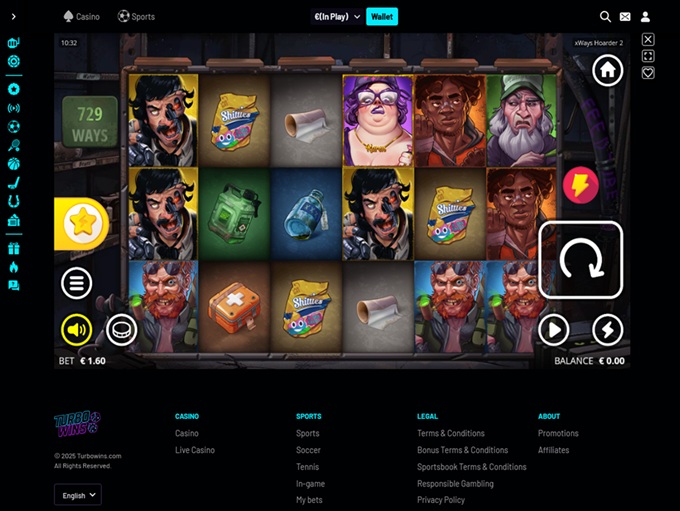Toggle fullscreen mode for the game
This screenshot has height=511, width=680.
(648, 56)
